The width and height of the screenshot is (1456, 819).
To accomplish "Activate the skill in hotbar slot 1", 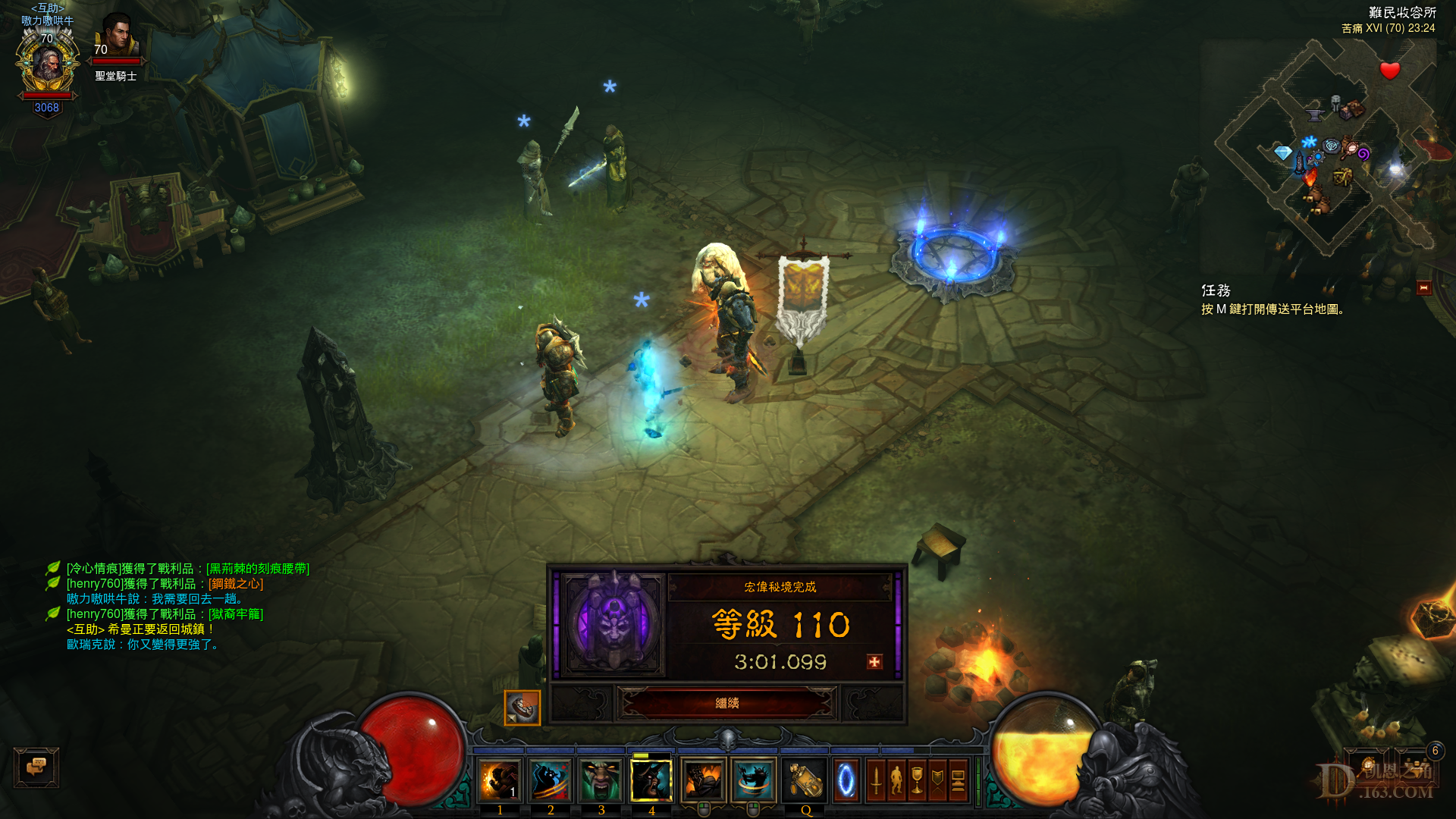I will [500, 781].
